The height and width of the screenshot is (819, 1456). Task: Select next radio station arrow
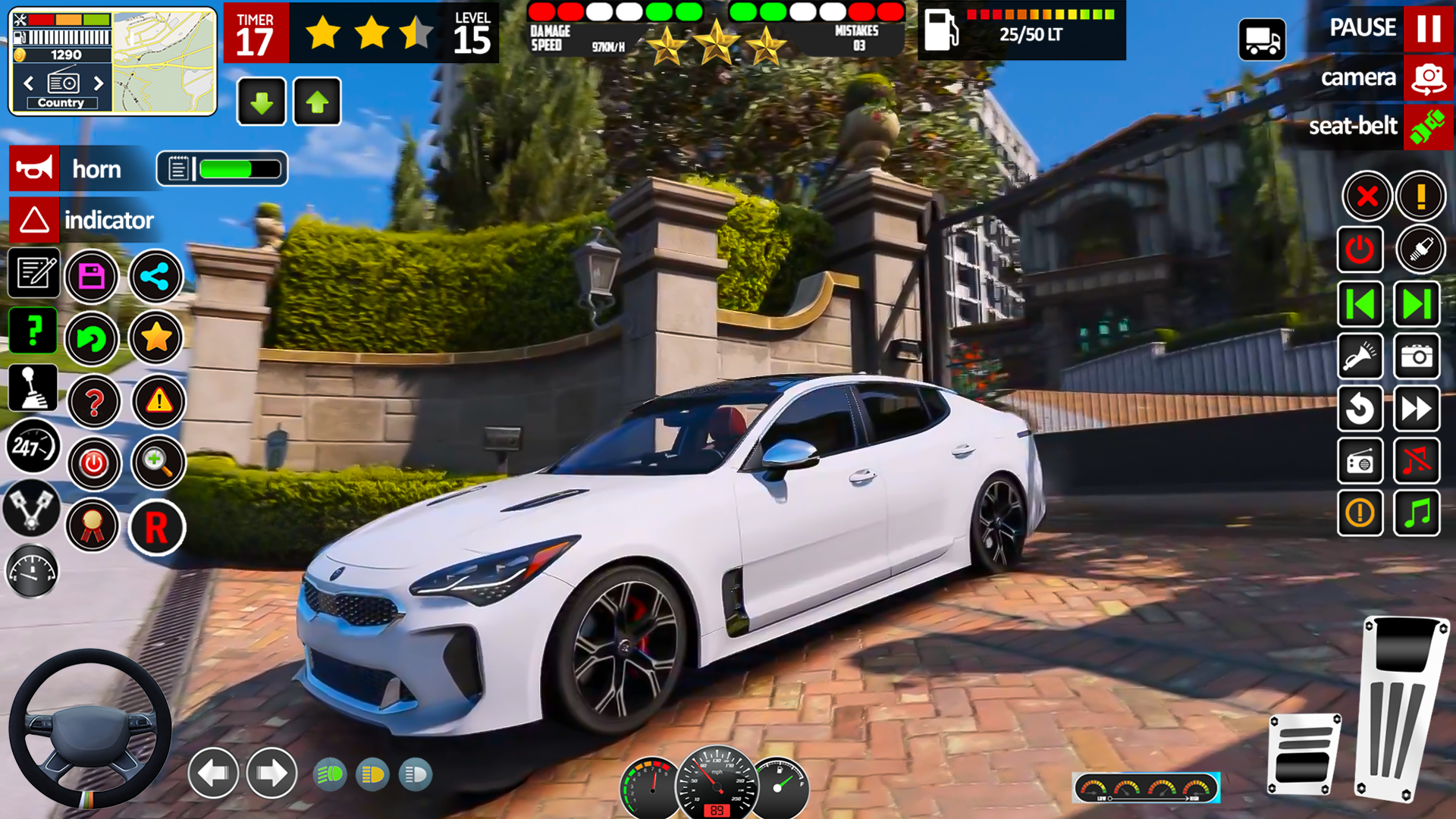pos(99,83)
